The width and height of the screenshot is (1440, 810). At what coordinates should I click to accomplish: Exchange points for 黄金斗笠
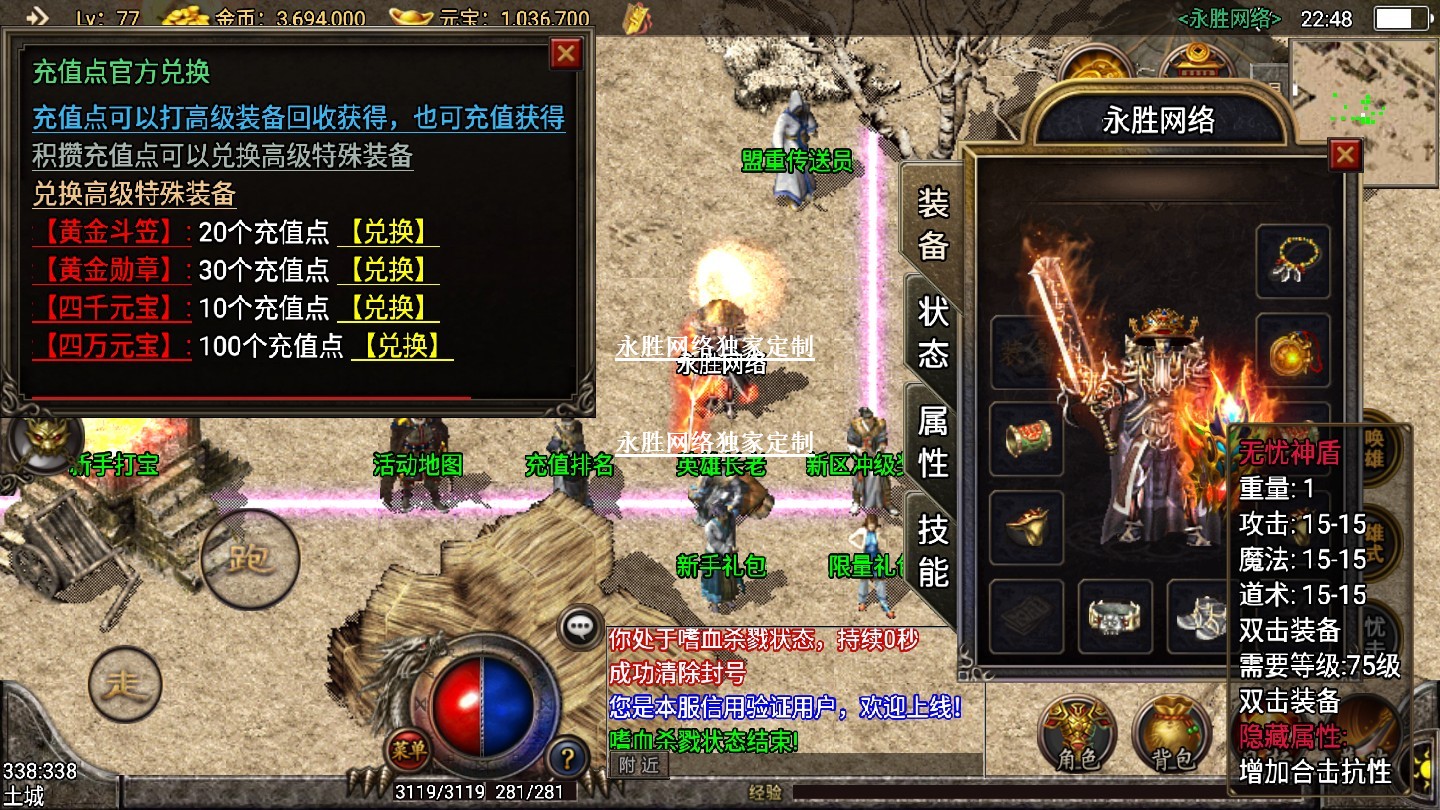388,232
